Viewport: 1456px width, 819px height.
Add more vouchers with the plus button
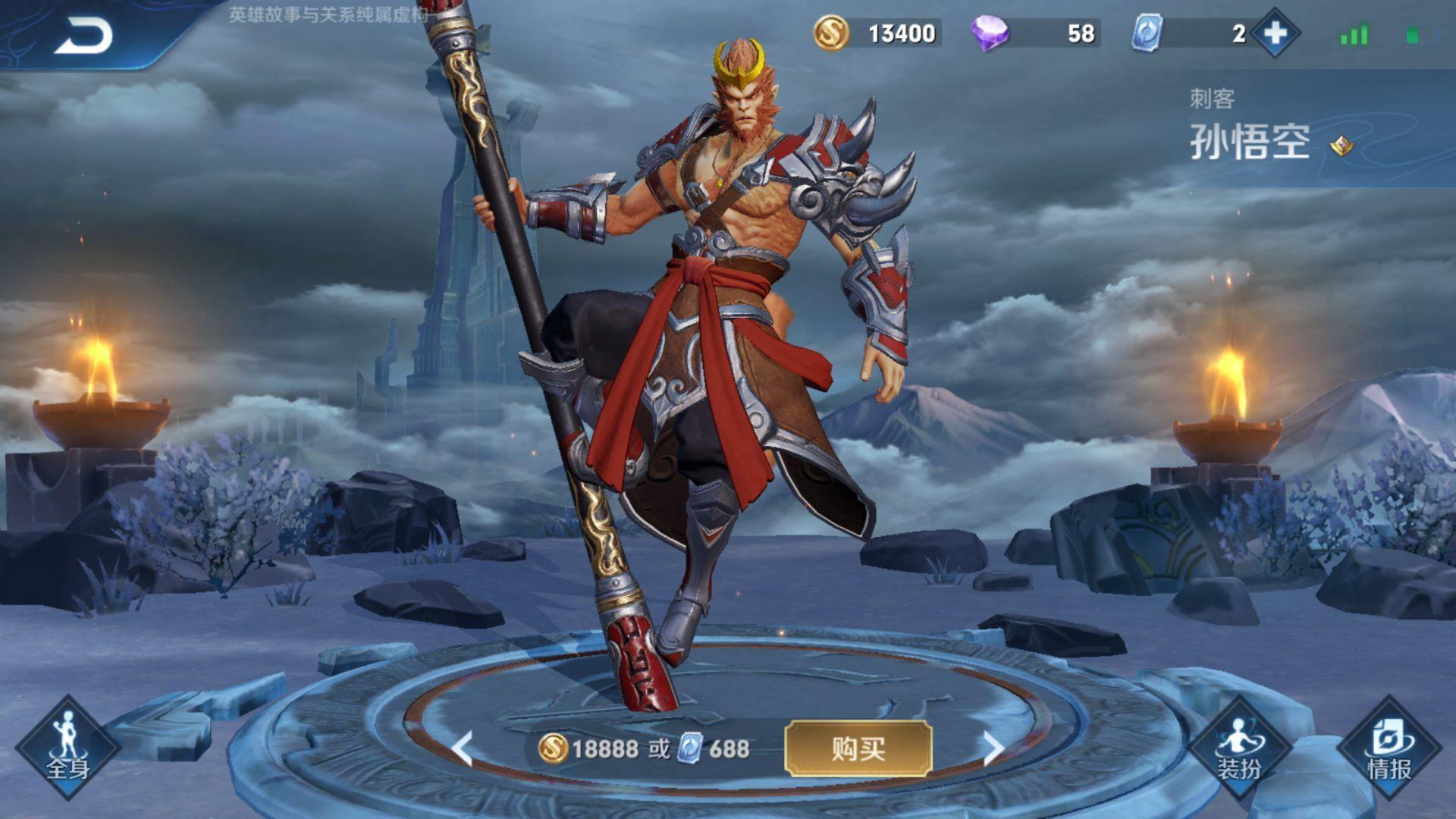(x=1276, y=33)
